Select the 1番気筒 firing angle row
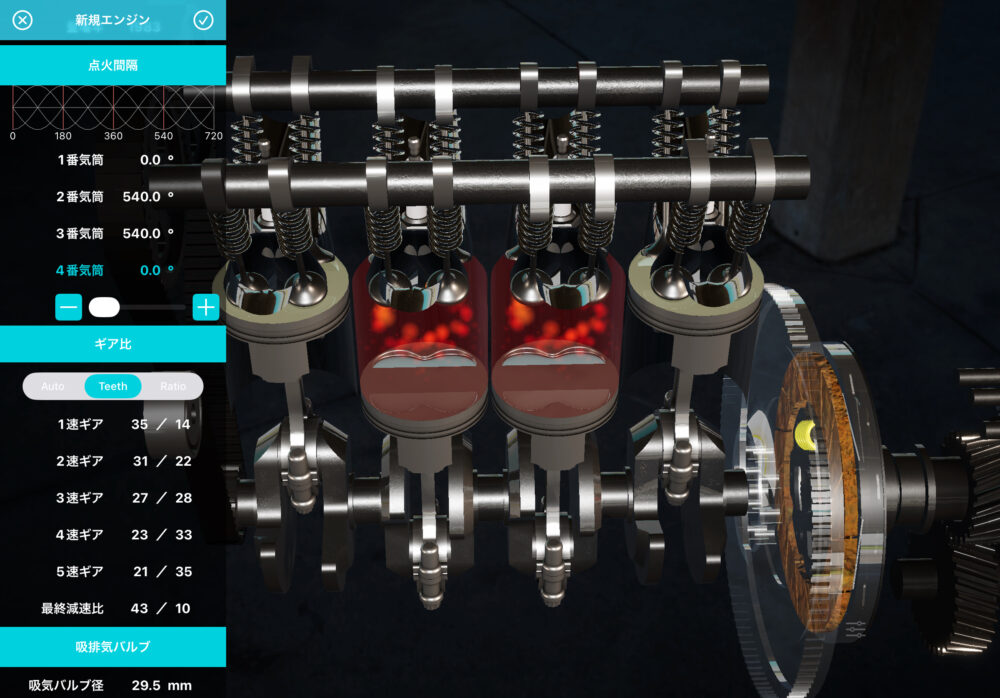The image size is (1000, 698). (113, 159)
